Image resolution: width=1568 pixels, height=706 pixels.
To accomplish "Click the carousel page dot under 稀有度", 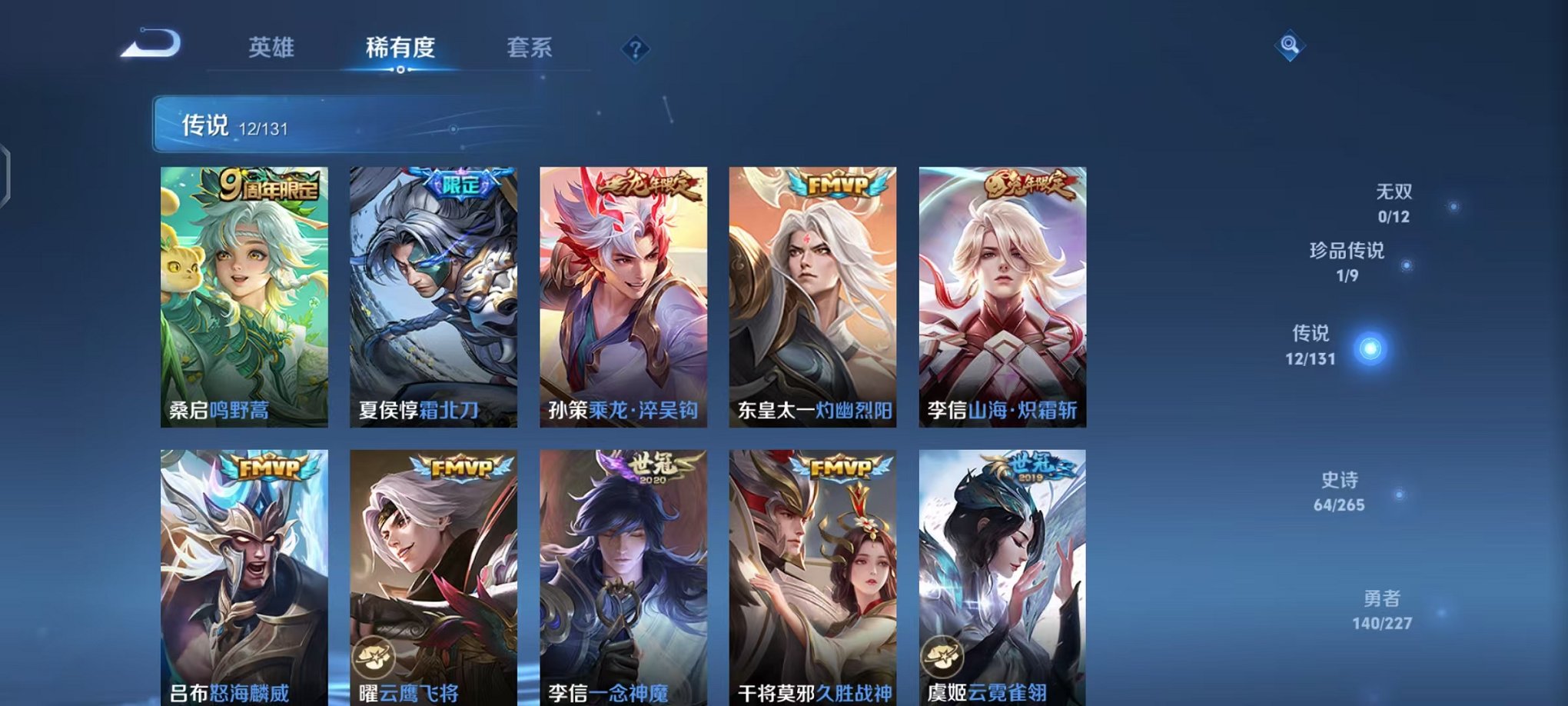I will click(400, 71).
